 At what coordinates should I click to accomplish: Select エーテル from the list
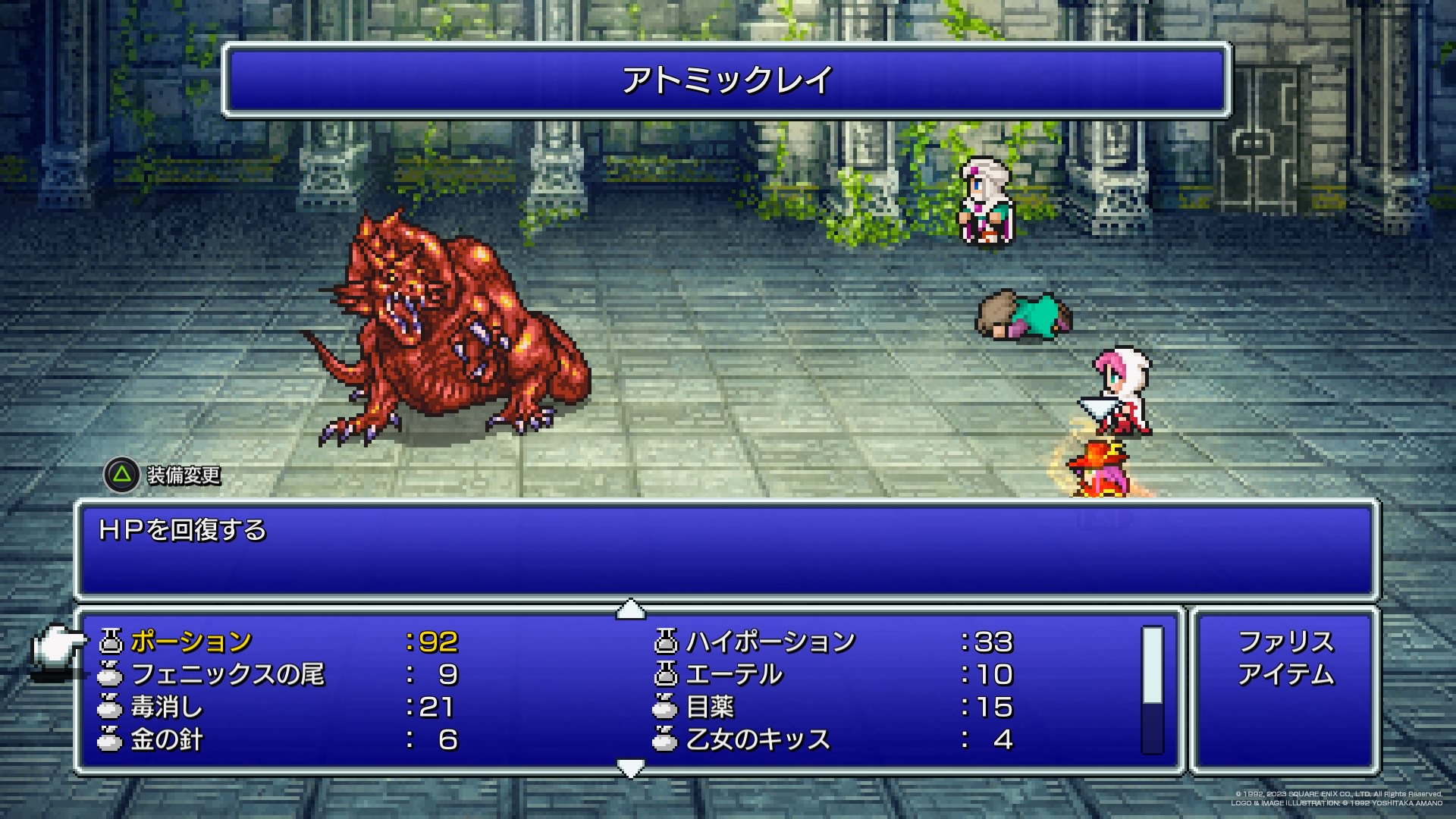[733, 675]
